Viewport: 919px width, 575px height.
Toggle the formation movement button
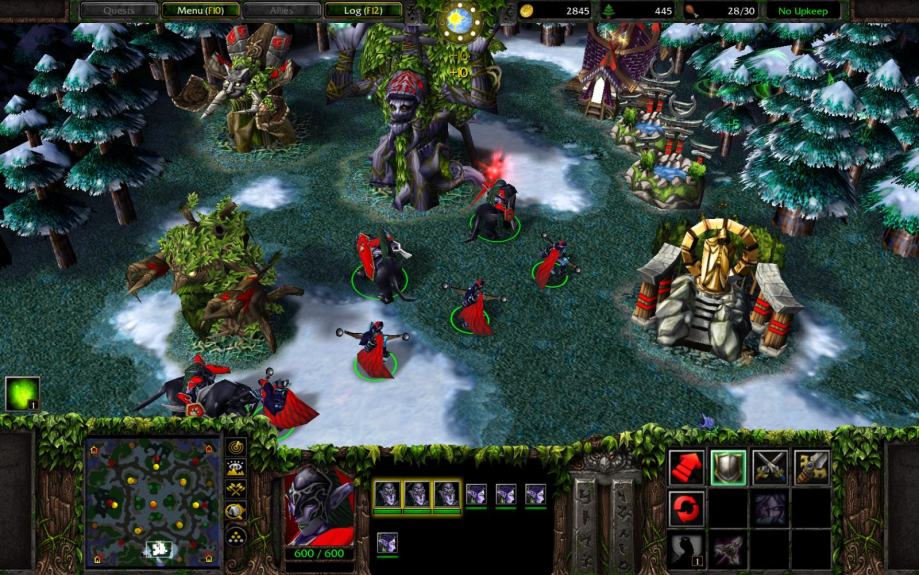[x=237, y=532]
